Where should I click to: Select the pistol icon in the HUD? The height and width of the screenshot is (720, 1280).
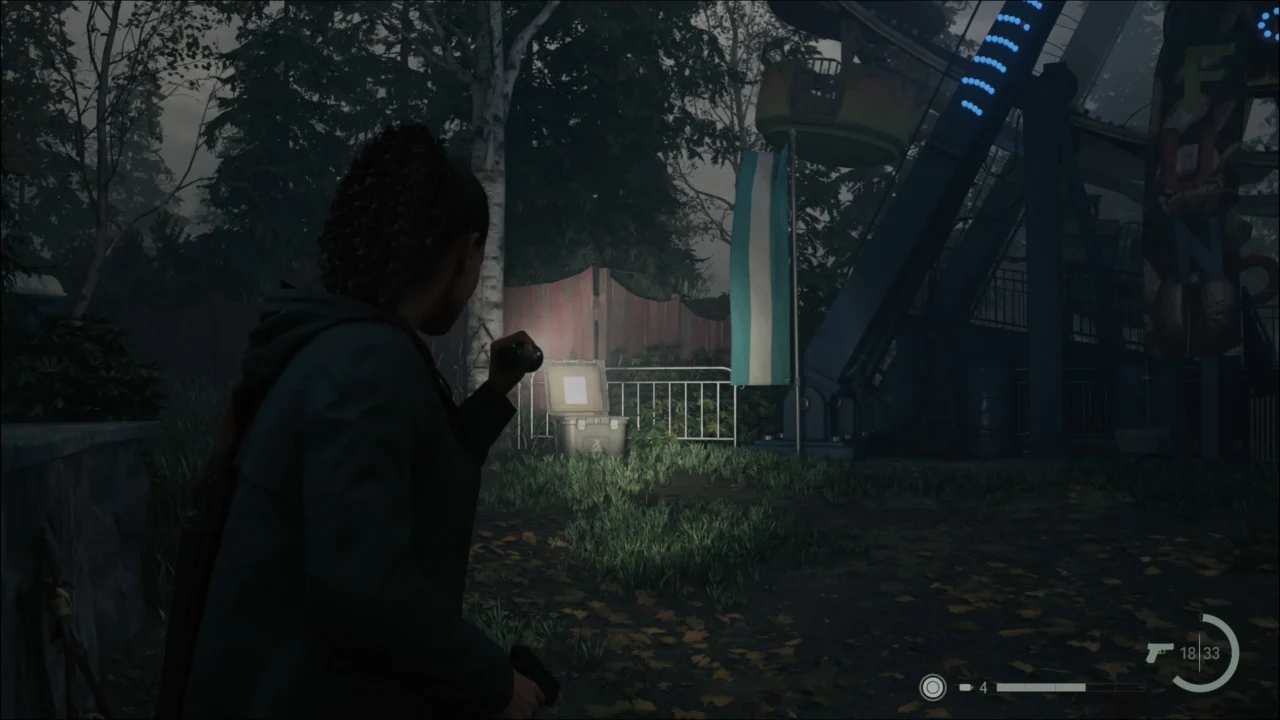pyautogui.click(x=1160, y=650)
